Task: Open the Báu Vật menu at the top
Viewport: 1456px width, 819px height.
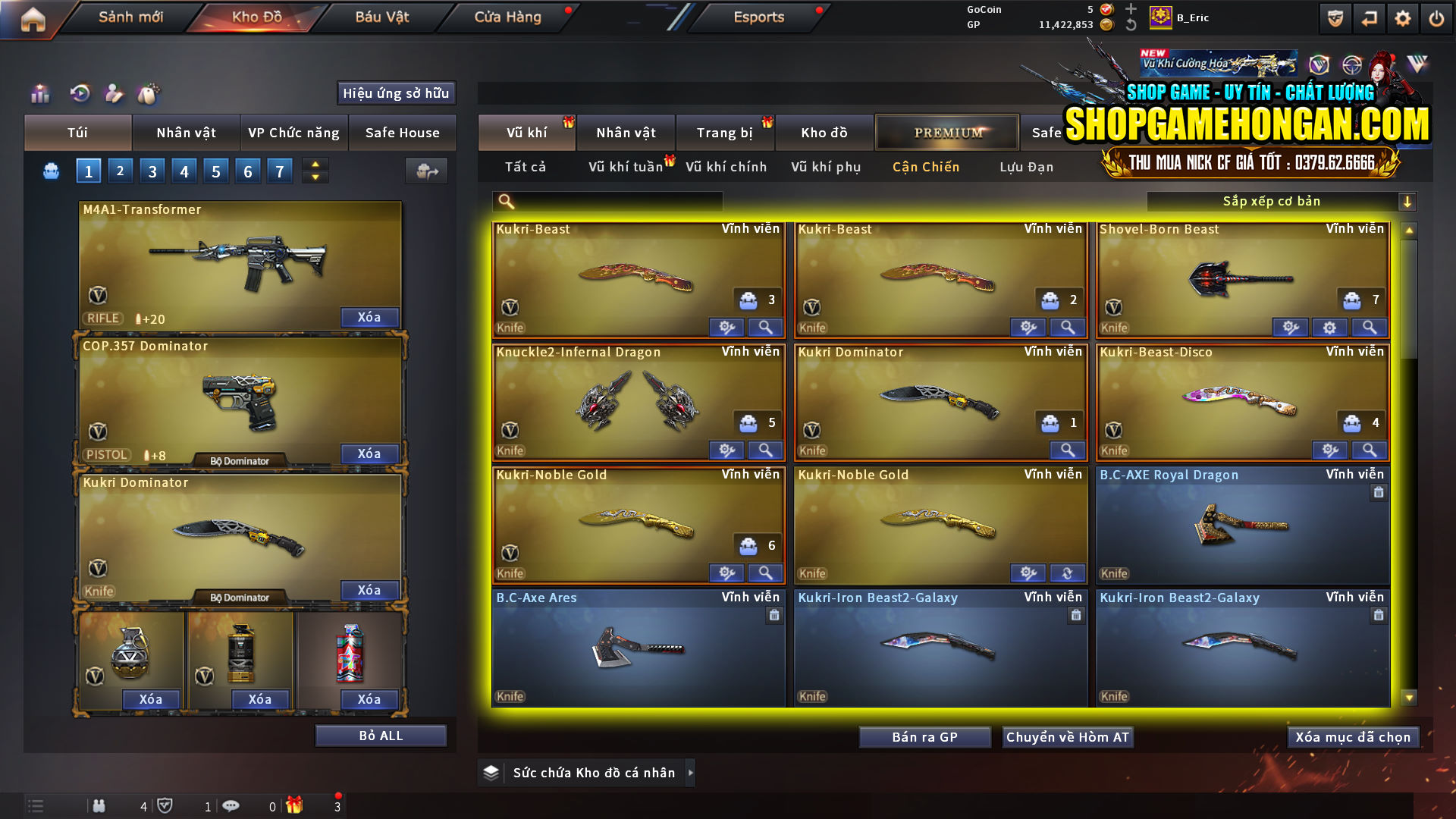Action: tap(381, 17)
